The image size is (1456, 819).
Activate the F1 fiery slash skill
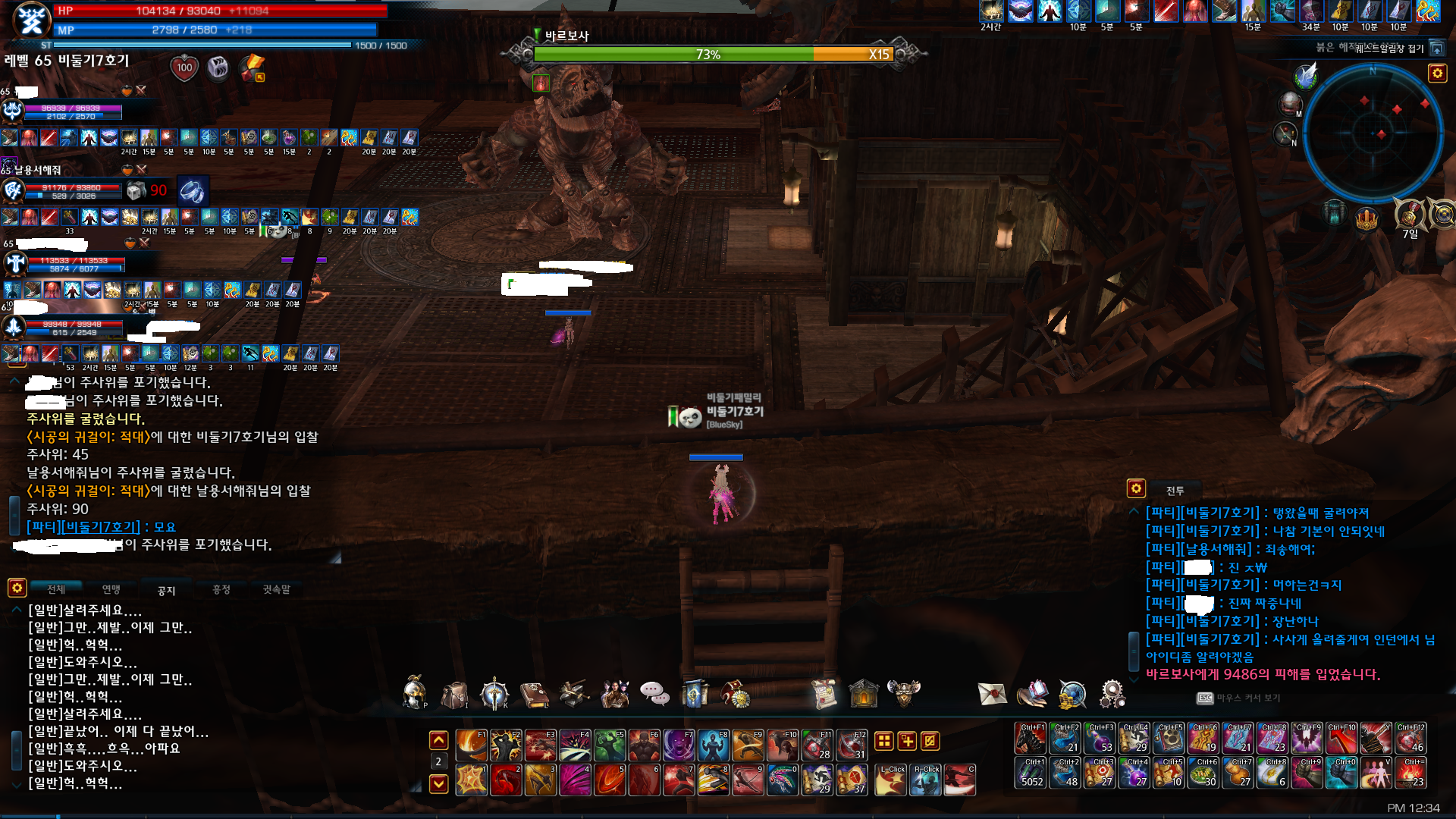coord(471,745)
